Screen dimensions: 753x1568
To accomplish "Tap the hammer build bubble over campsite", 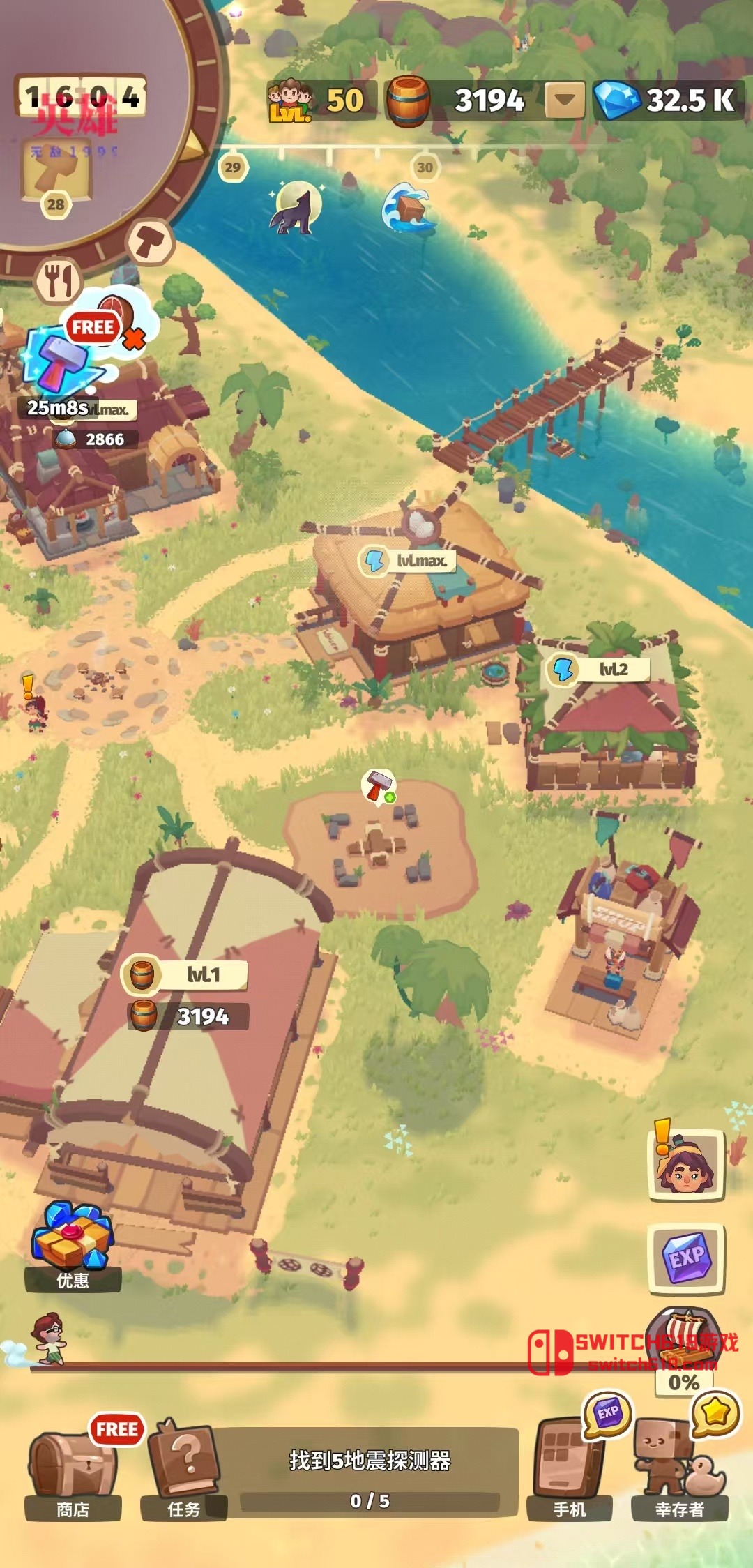I will (x=379, y=786).
